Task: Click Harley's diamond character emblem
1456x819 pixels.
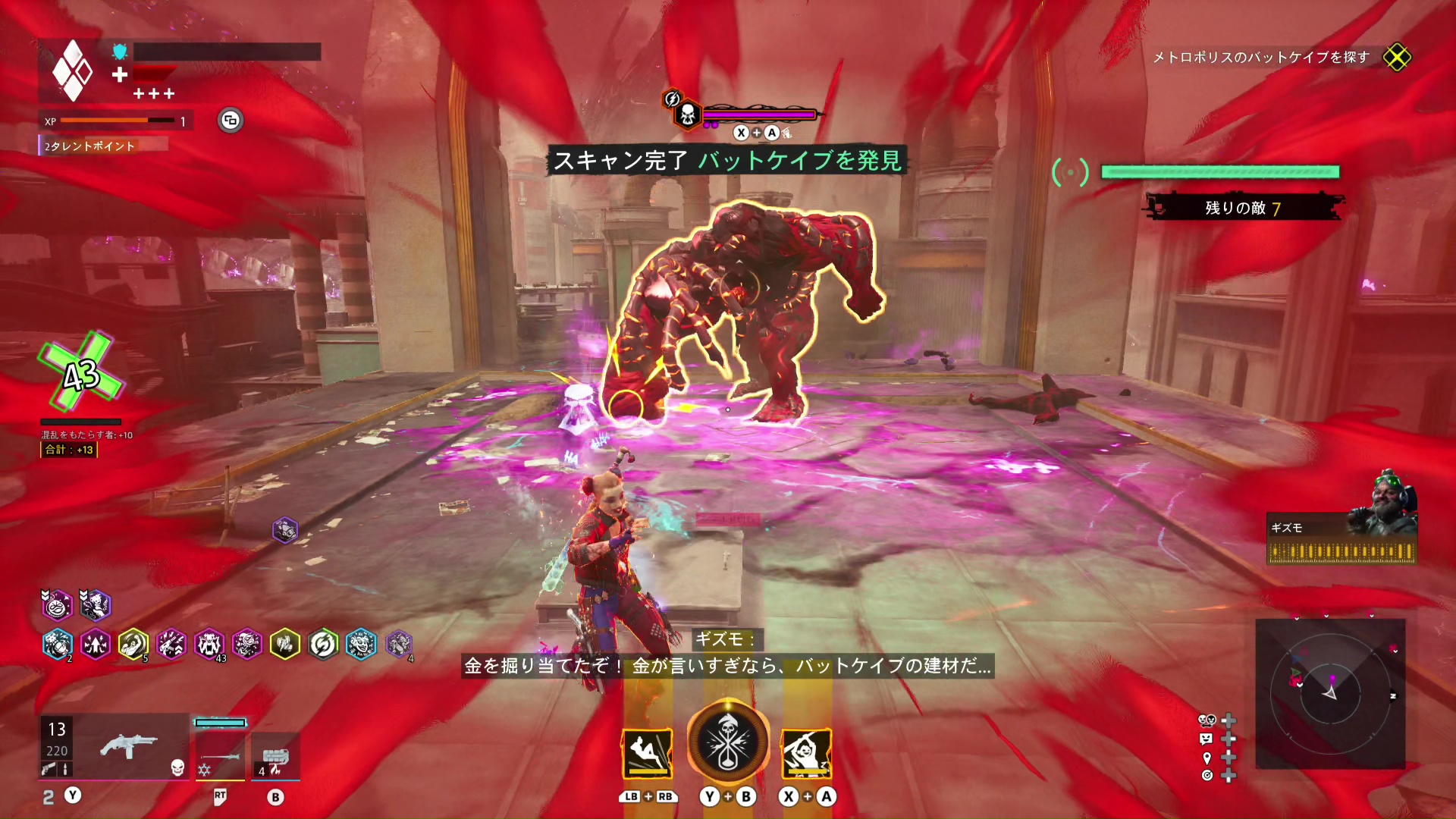Action: (72, 71)
